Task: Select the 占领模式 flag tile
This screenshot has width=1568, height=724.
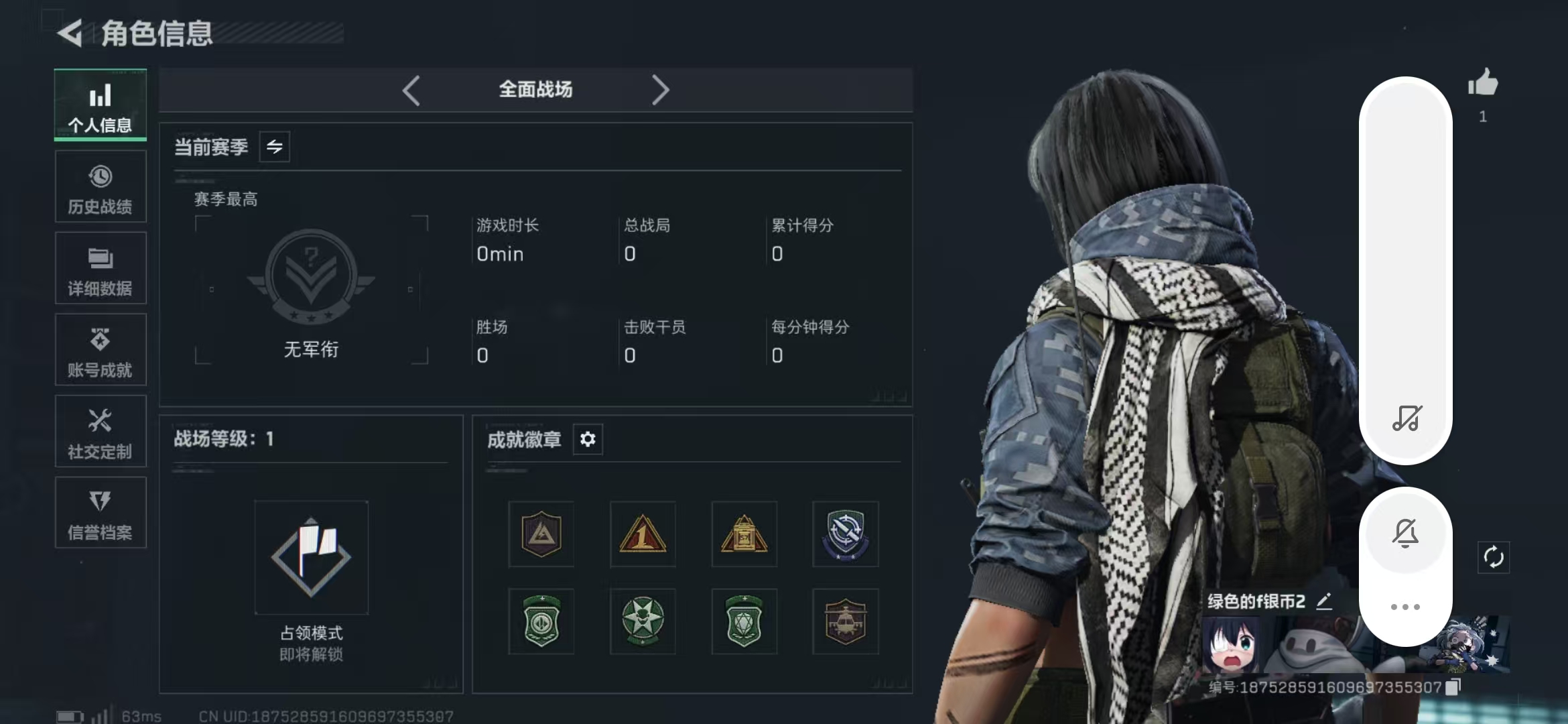Action: point(311,557)
